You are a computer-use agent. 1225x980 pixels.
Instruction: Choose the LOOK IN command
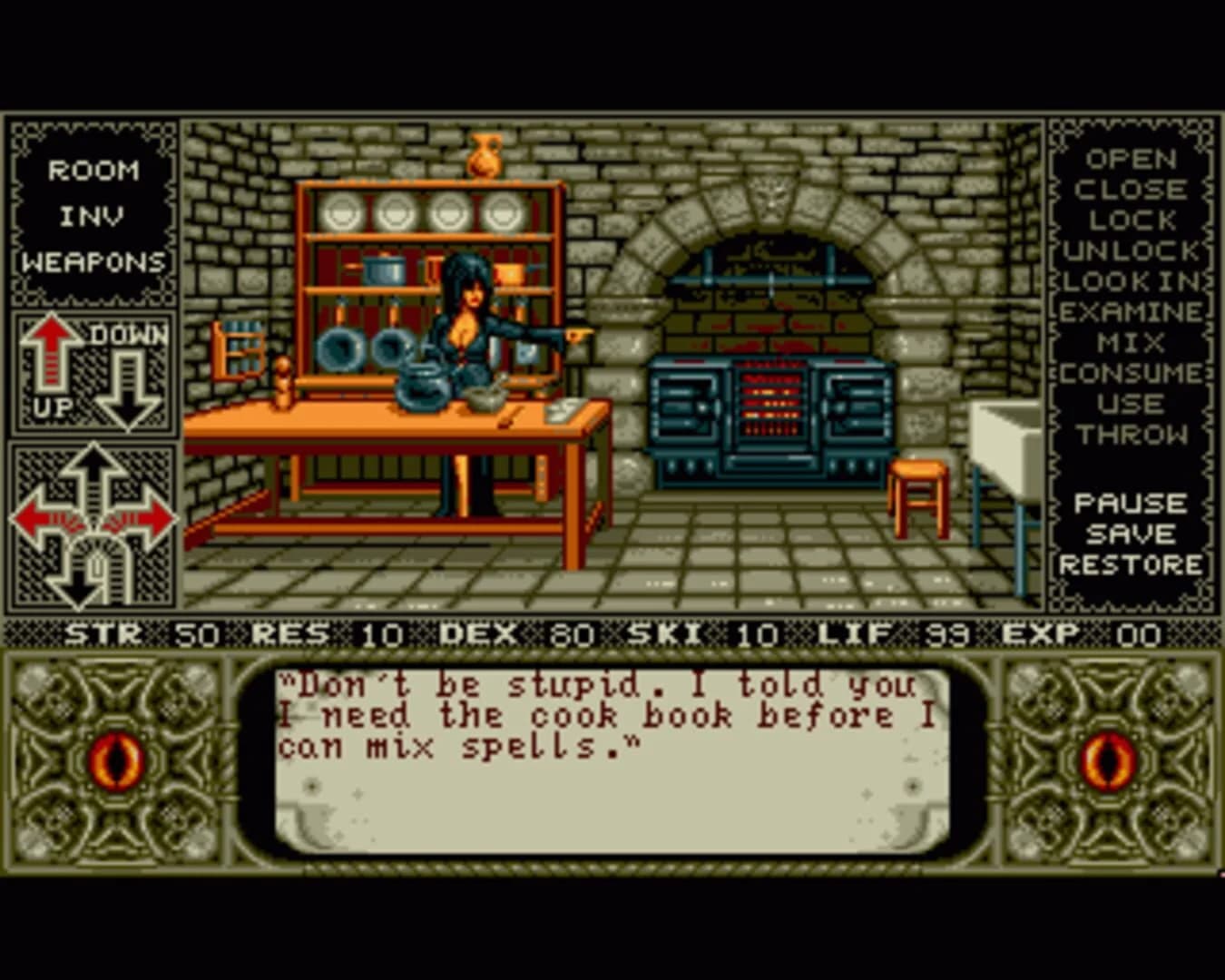point(1128,282)
